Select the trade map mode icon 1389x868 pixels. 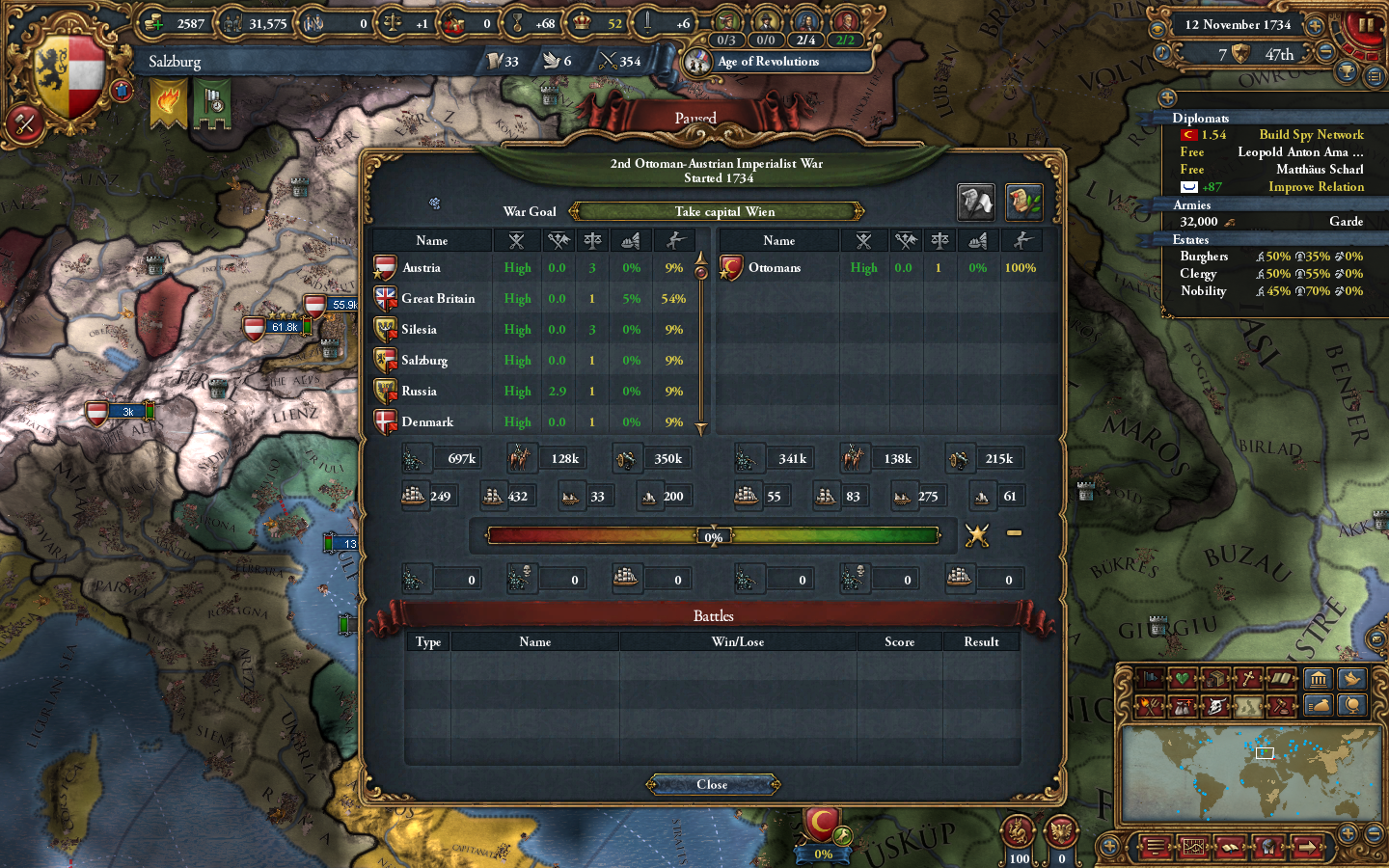pyautogui.click(x=1213, y=678)
